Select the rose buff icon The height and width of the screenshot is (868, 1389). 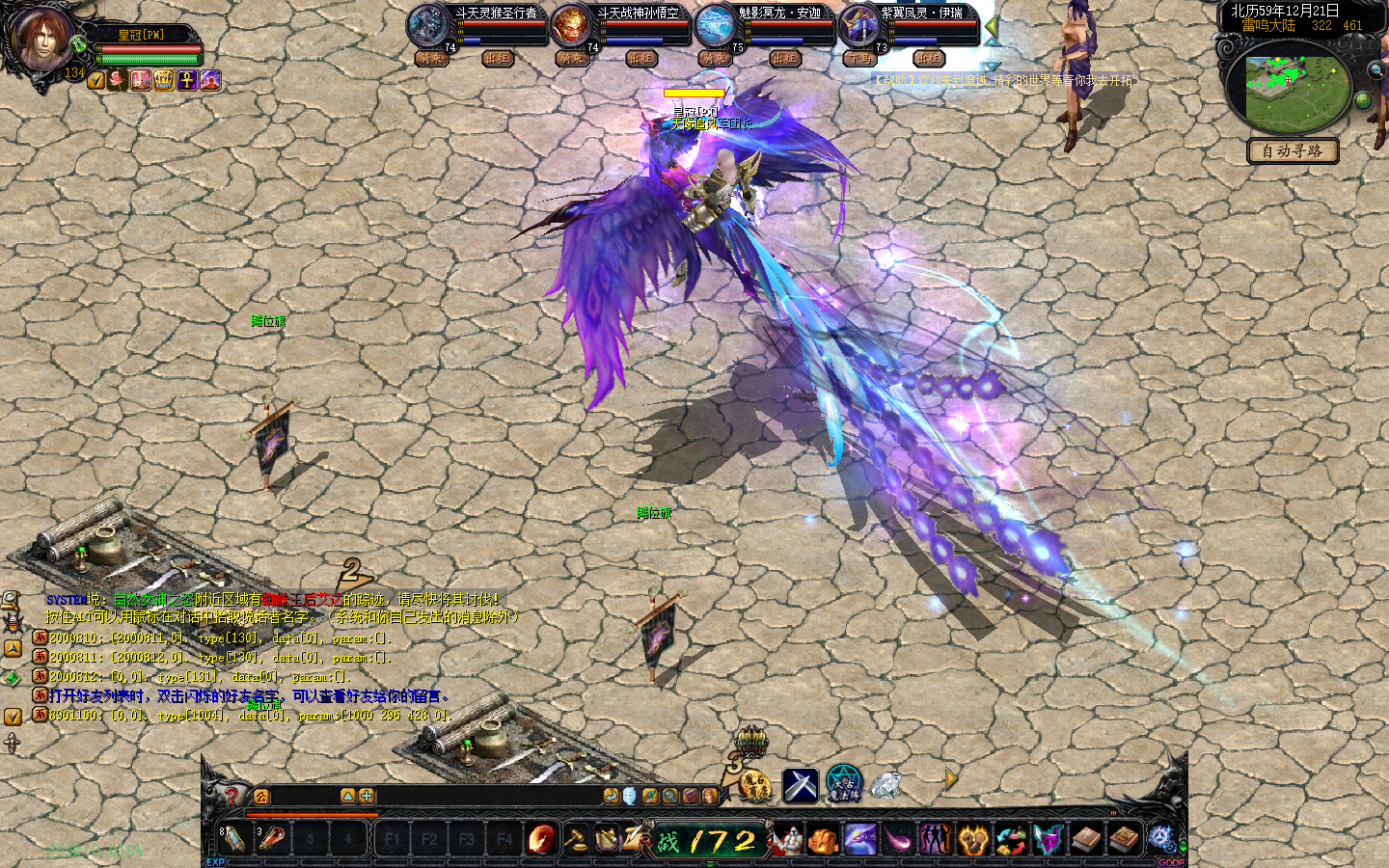click(118, 81)
